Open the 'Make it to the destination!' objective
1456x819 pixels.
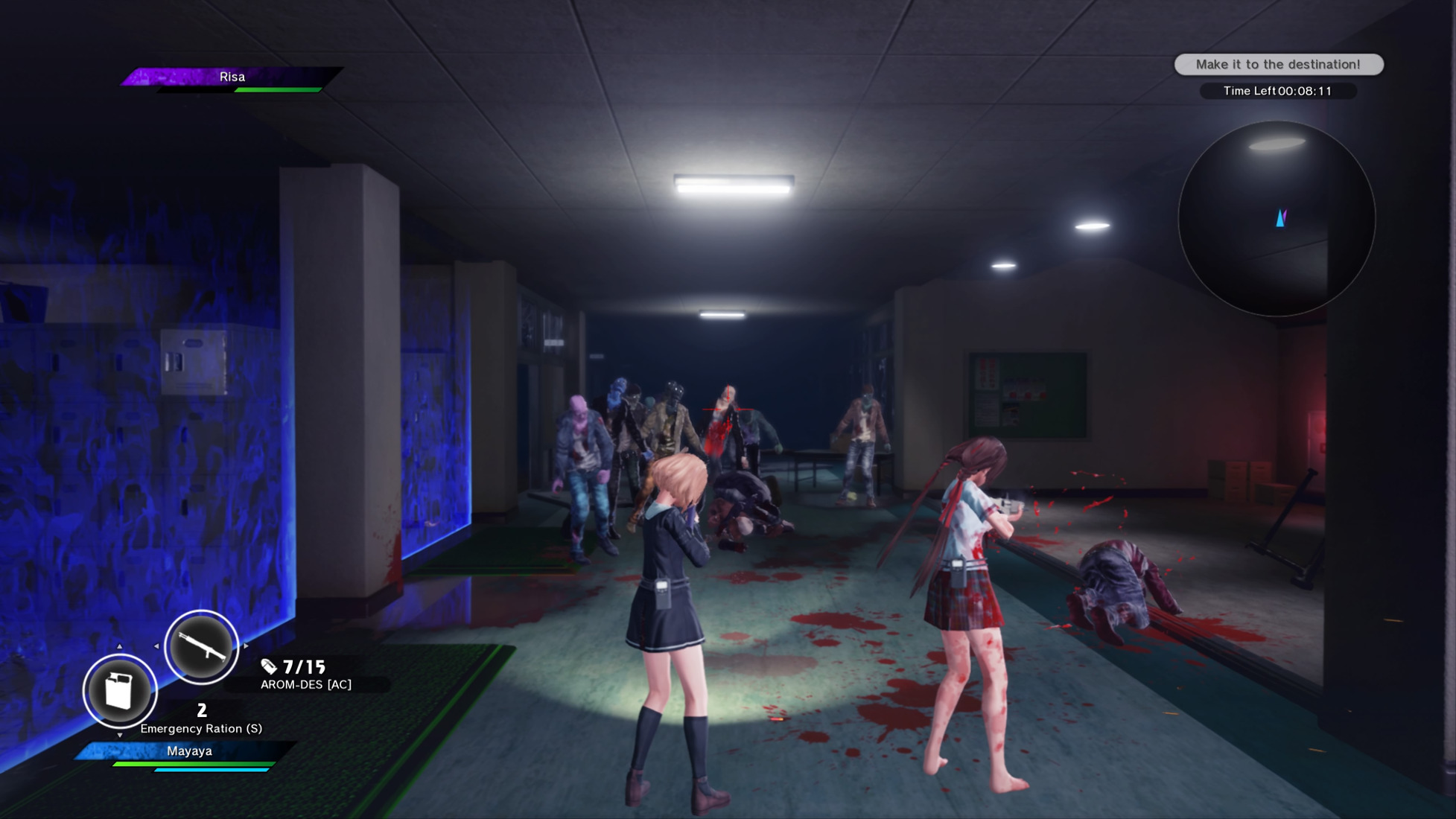coord(1279,65)
